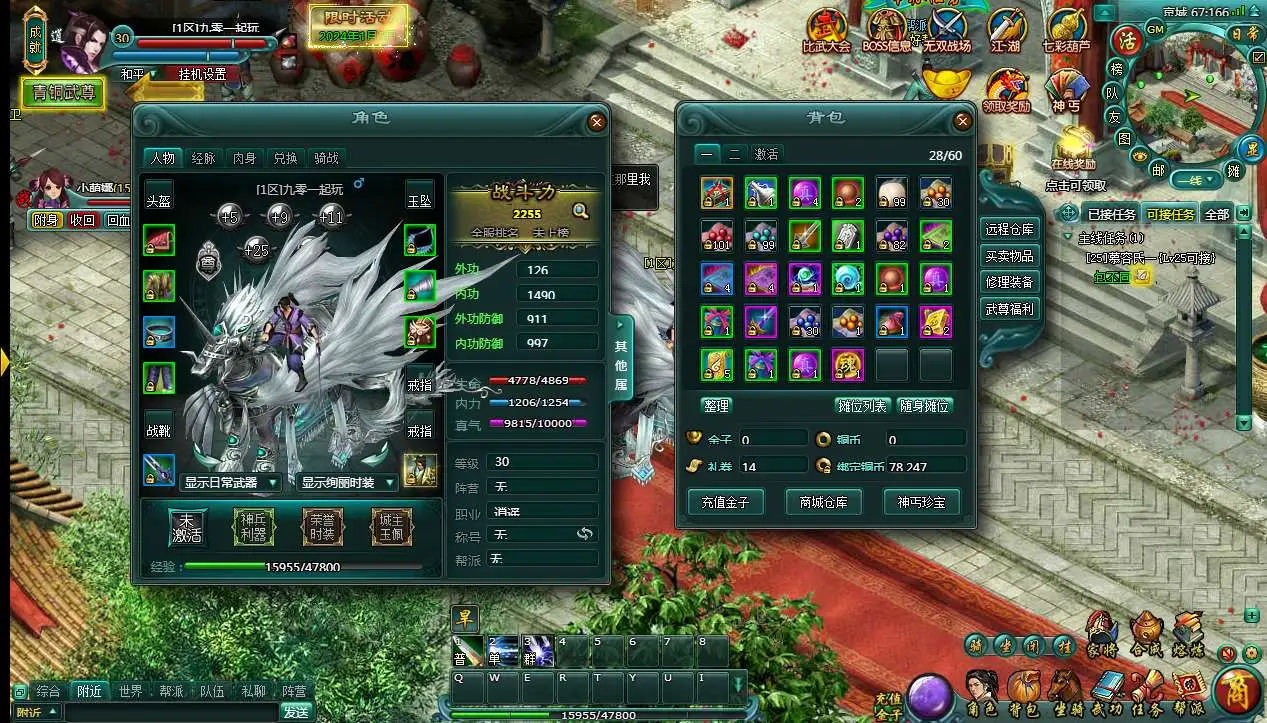This screenshot has height=723, width=1267.
Task: Click the 整理 button to sort the bag
Action: [717, 405]
